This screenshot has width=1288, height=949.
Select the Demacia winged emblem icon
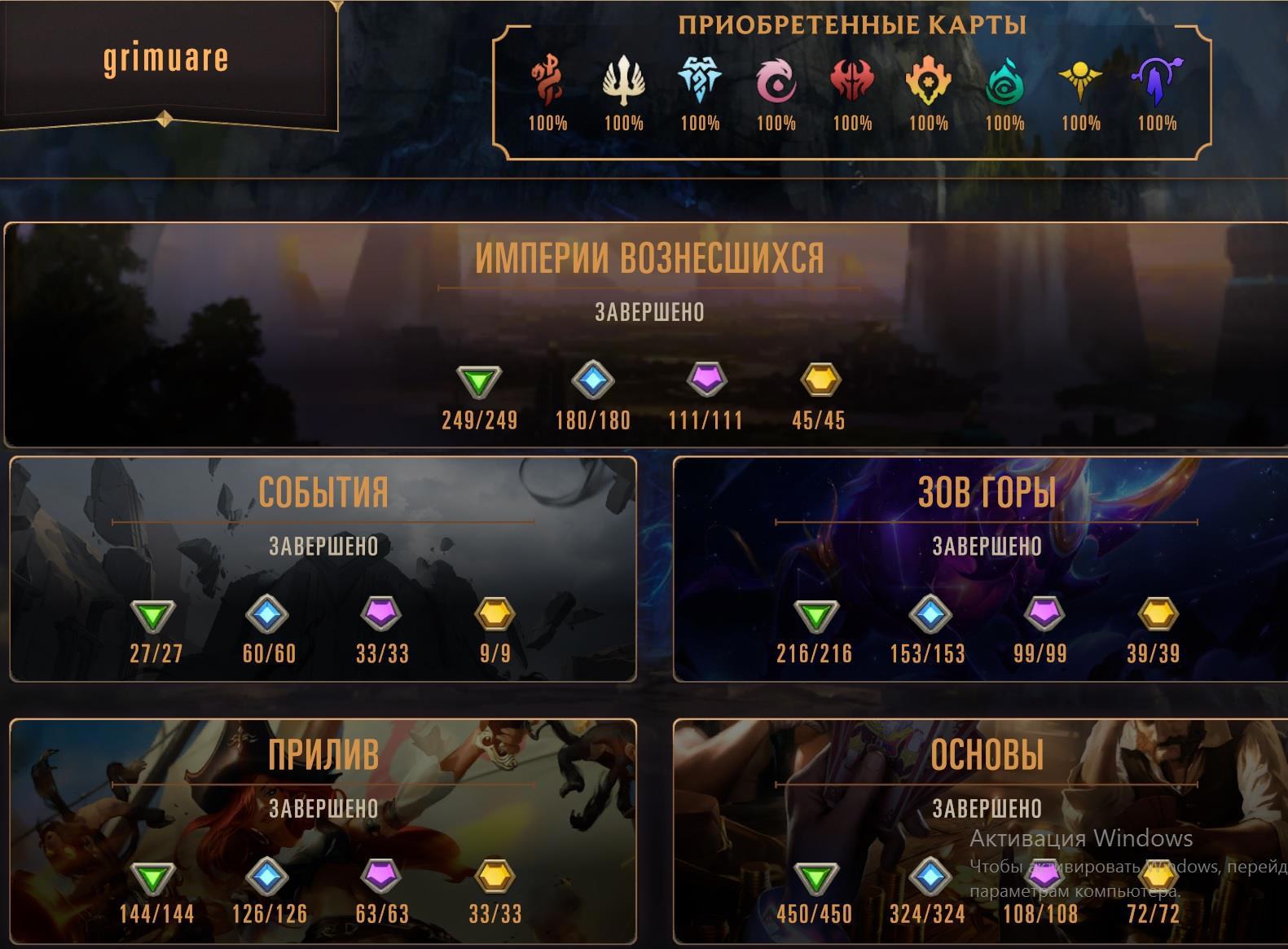(x=623, y=81)
